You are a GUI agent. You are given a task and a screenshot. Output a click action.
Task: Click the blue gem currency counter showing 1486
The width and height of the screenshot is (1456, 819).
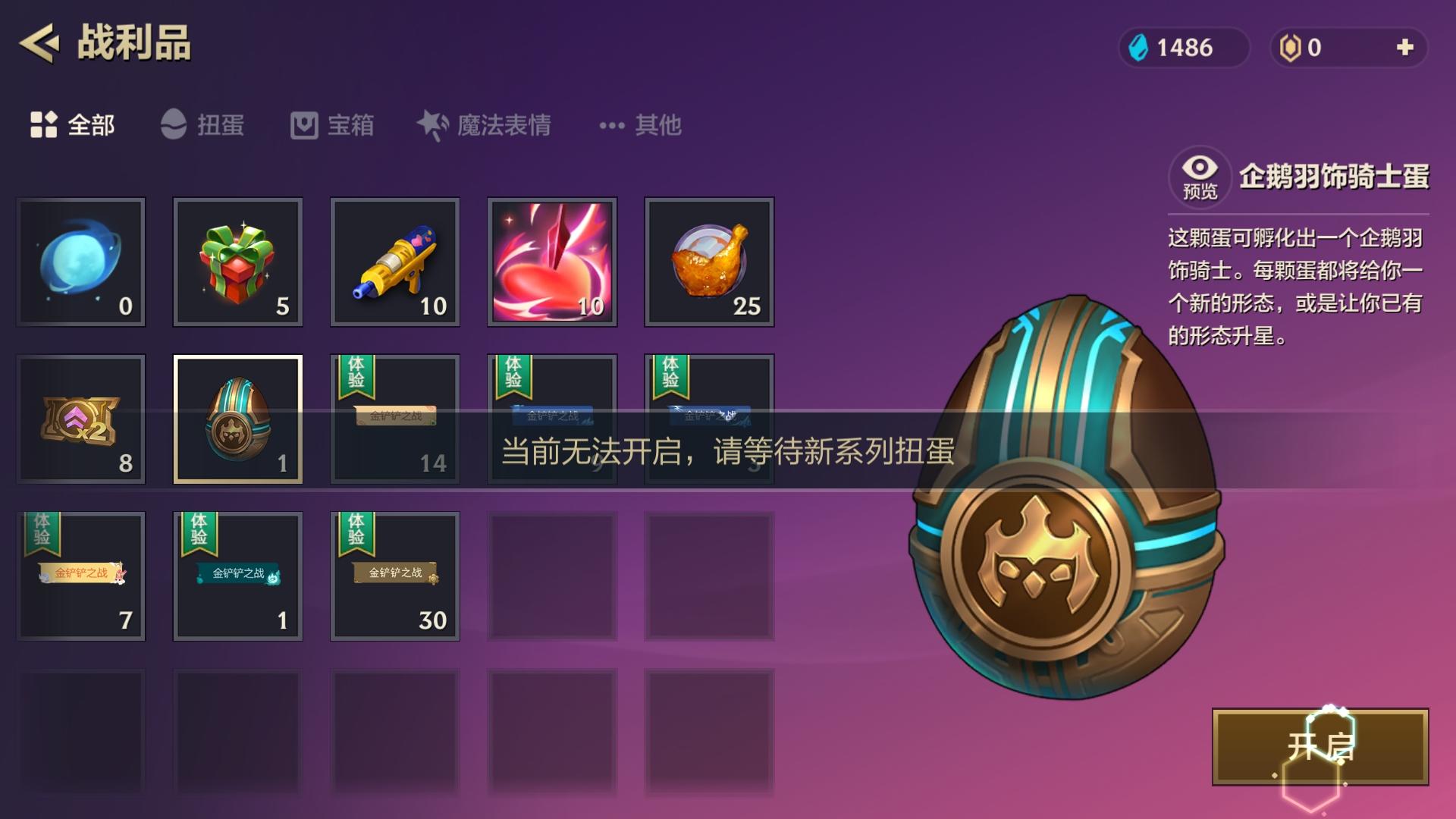coord(1183,47)
